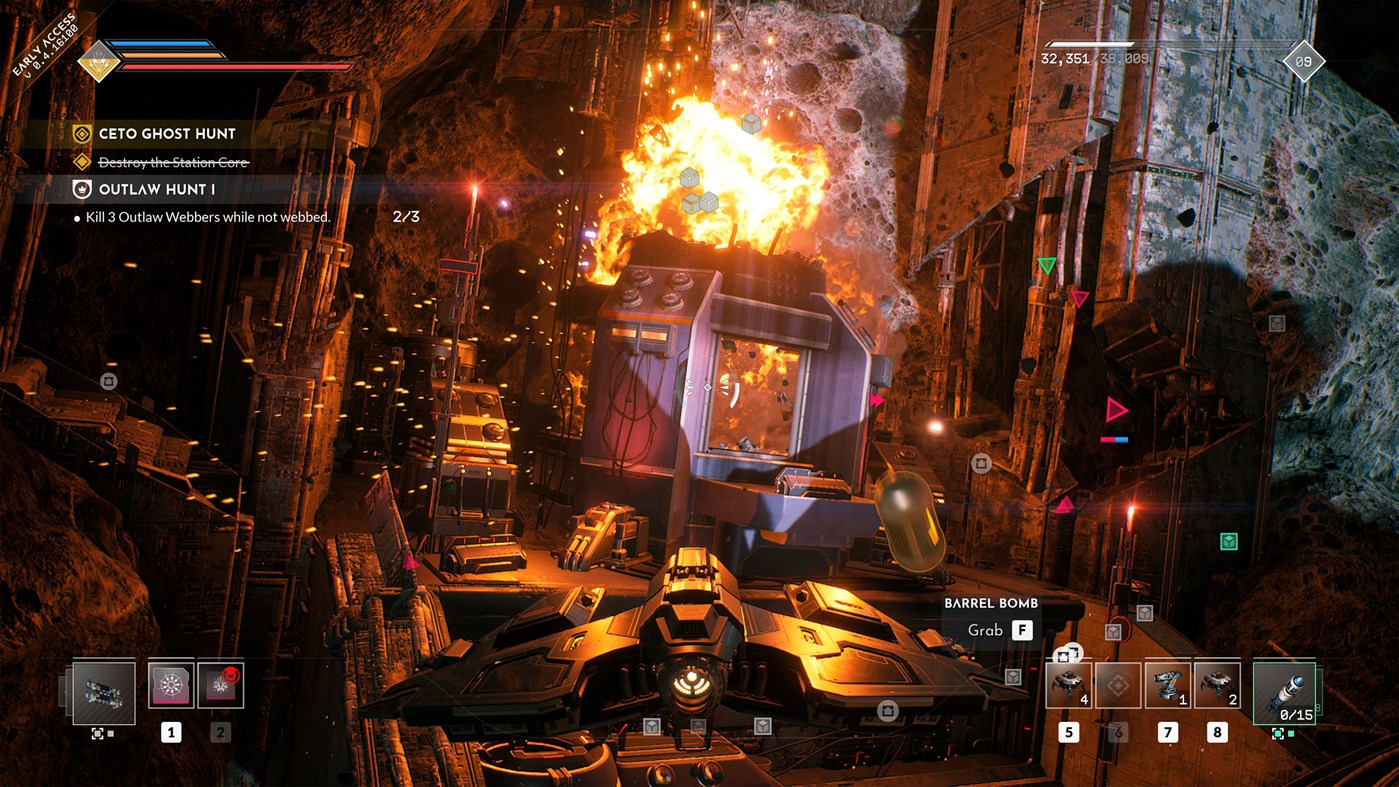Click the missile icon showing 0/15
This screenshot has width=1399, height=787.
coord(1284,690)
